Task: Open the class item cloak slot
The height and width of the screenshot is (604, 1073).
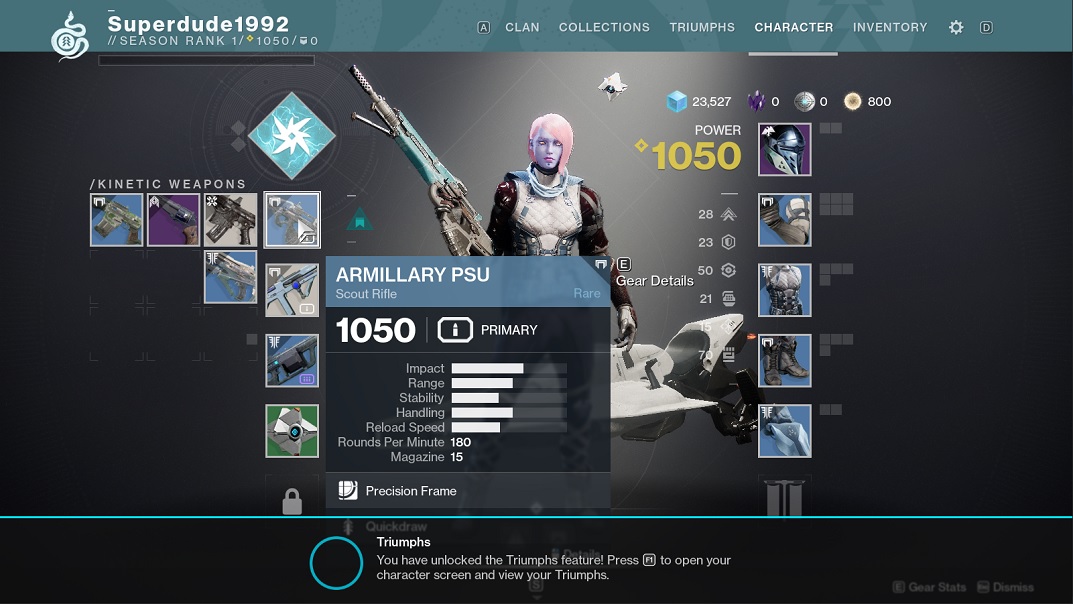Action: pyautogui.click(x=784, y=431)
